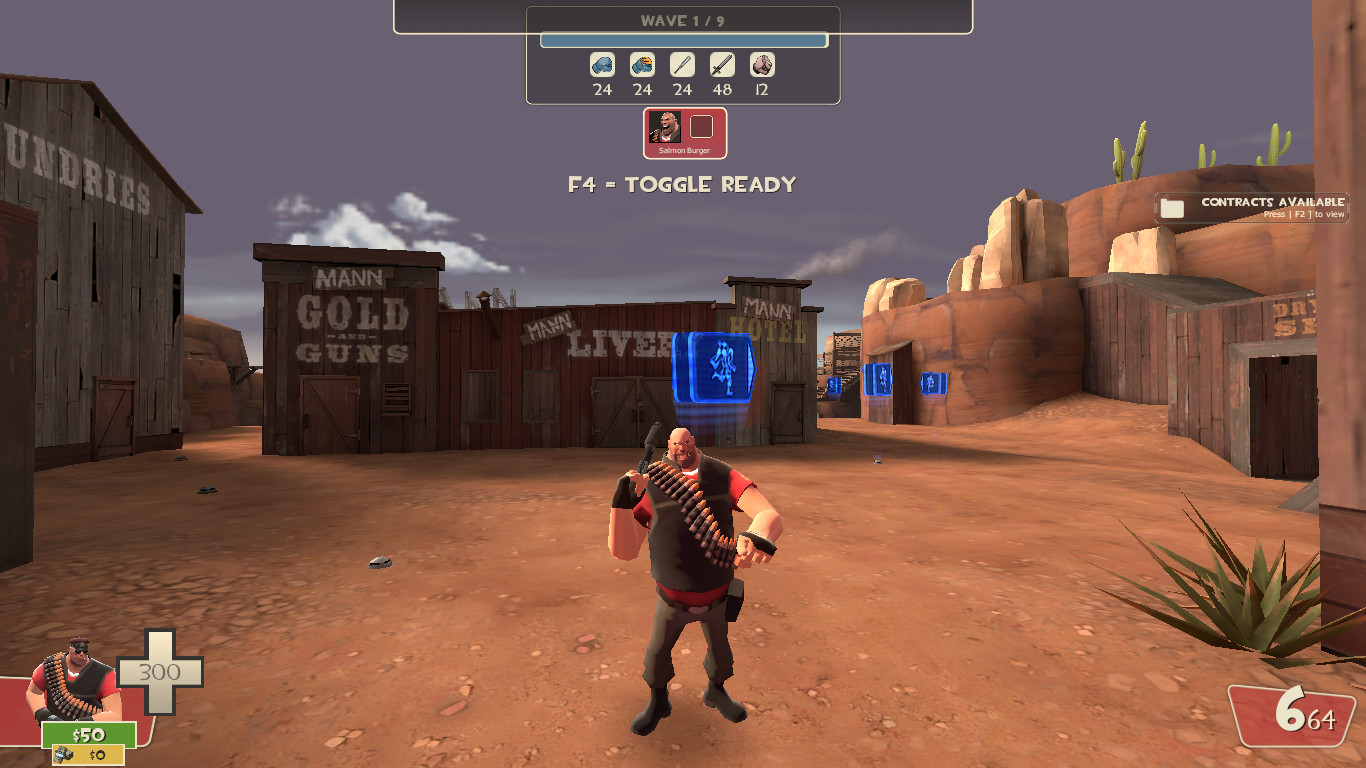
Task: Enable ready status on the player panel
Action: point(703,127)
